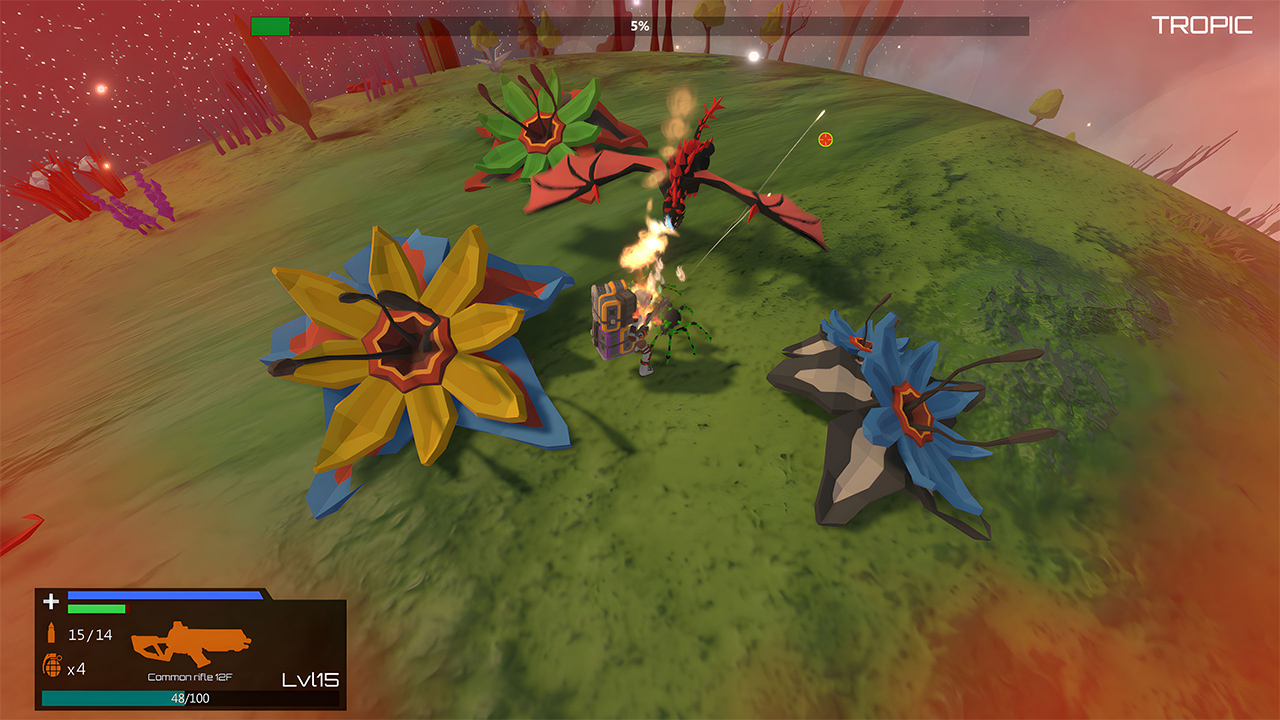The image size is (1280, 720).
Task: Click the TROPIC biome label
Action: coord(1204,25)
